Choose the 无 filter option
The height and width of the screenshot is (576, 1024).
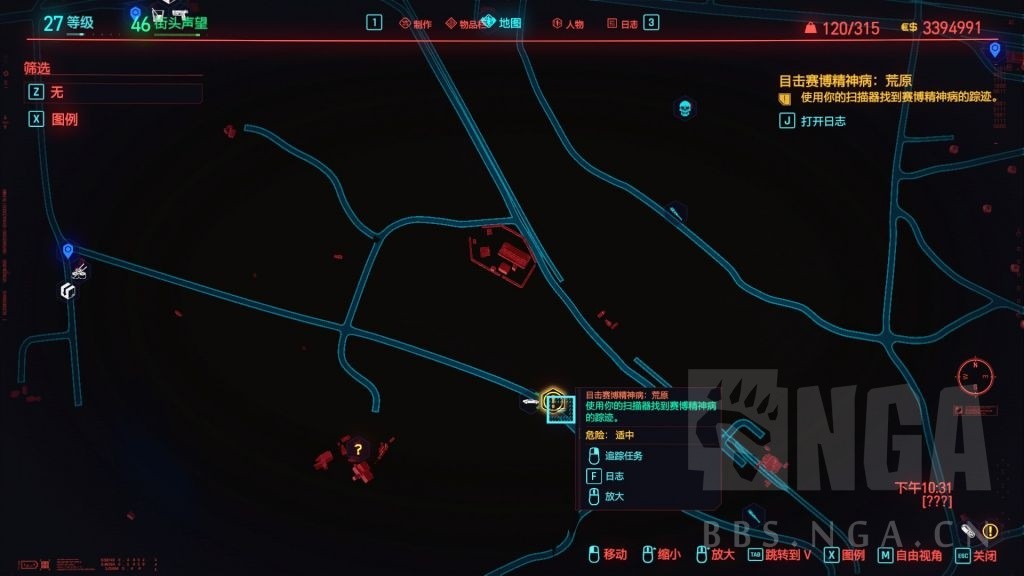[x=57, y=92]
